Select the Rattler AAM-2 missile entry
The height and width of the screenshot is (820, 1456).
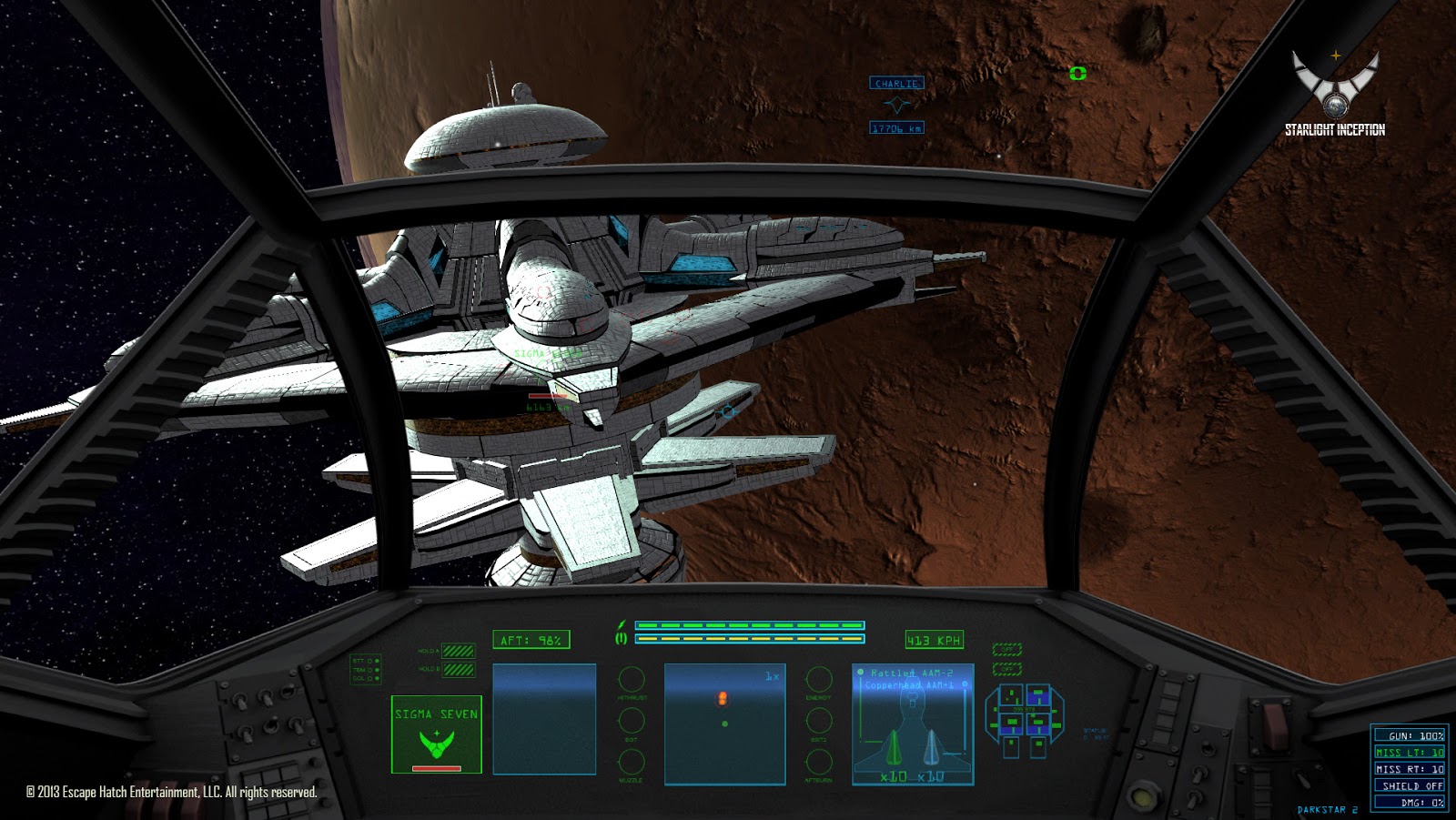[x=911, y=673]
